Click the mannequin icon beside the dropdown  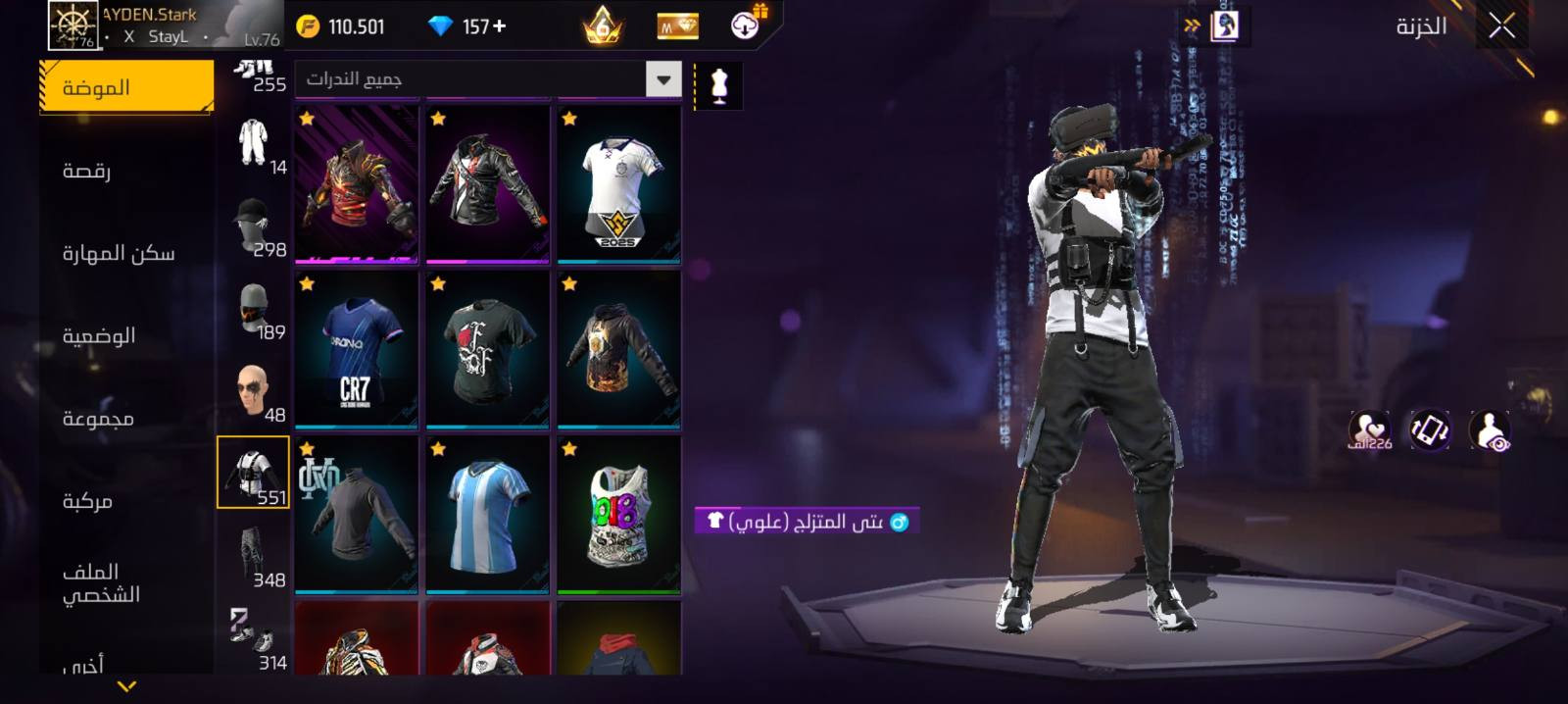(718, 86)
